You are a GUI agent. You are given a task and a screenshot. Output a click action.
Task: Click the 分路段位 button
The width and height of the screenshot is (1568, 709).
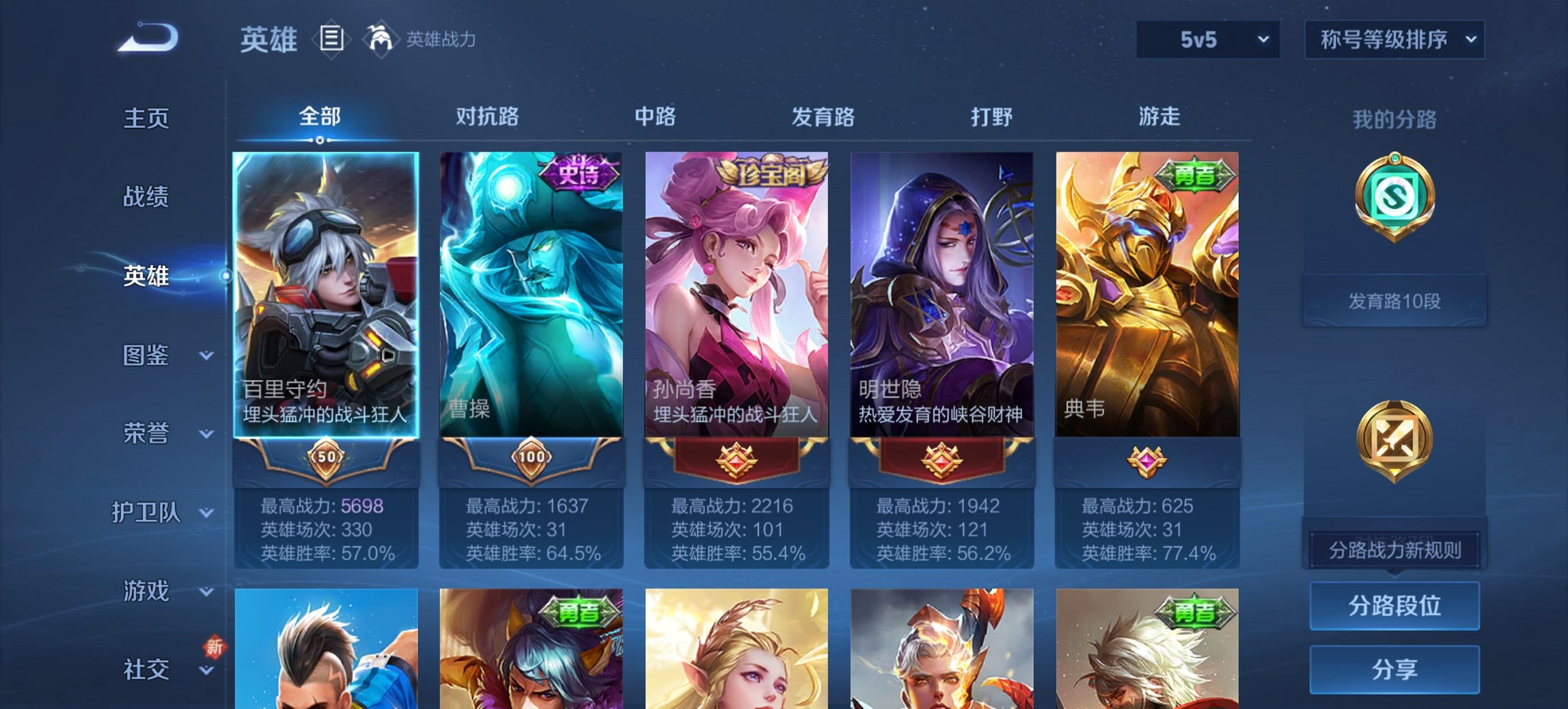(1394, 606)
